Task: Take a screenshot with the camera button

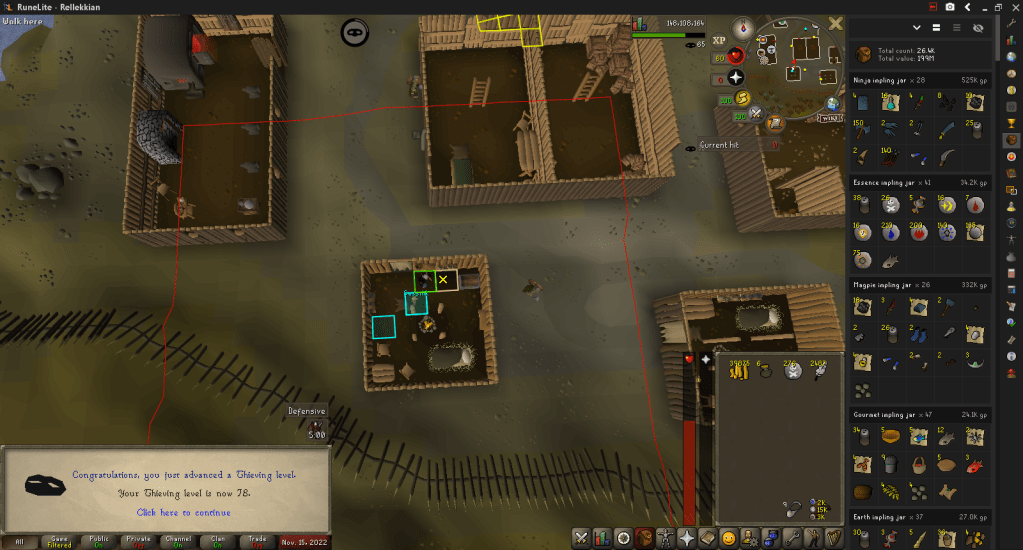Action: [949, 7]
